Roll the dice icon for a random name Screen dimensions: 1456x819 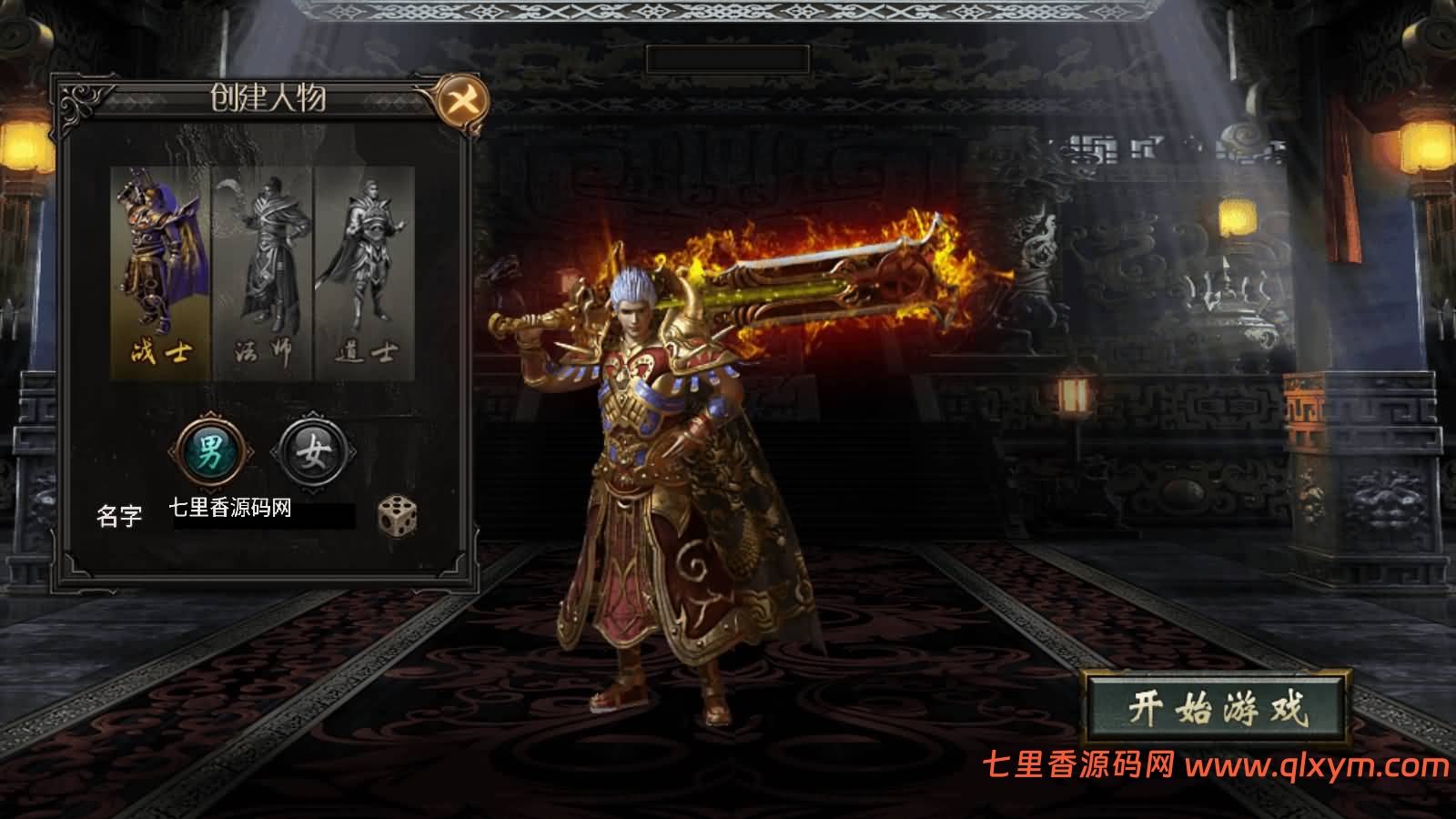pyautogui.click(x=396, y=514)
